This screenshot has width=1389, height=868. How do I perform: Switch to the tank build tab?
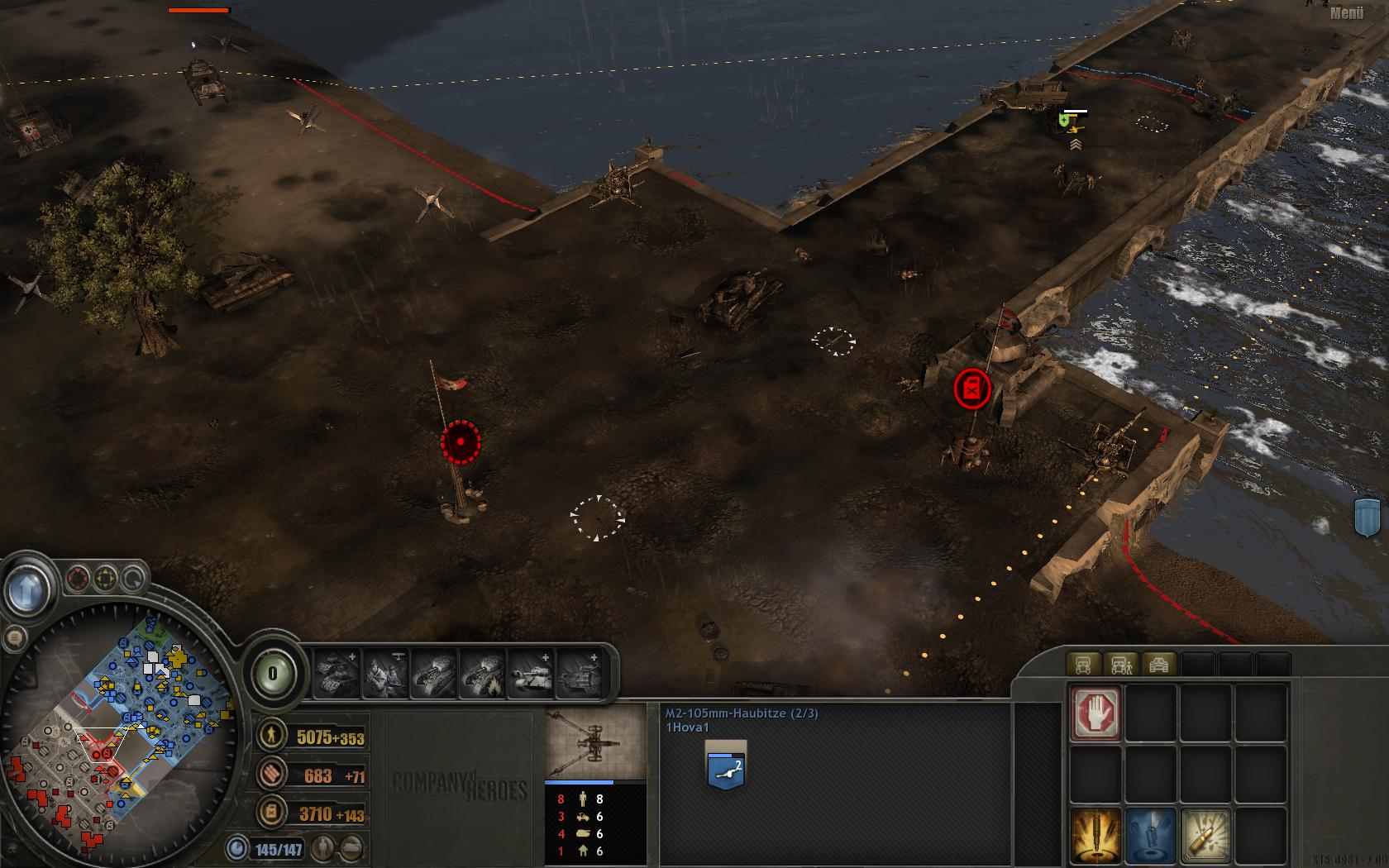(x=1159, y=664)
